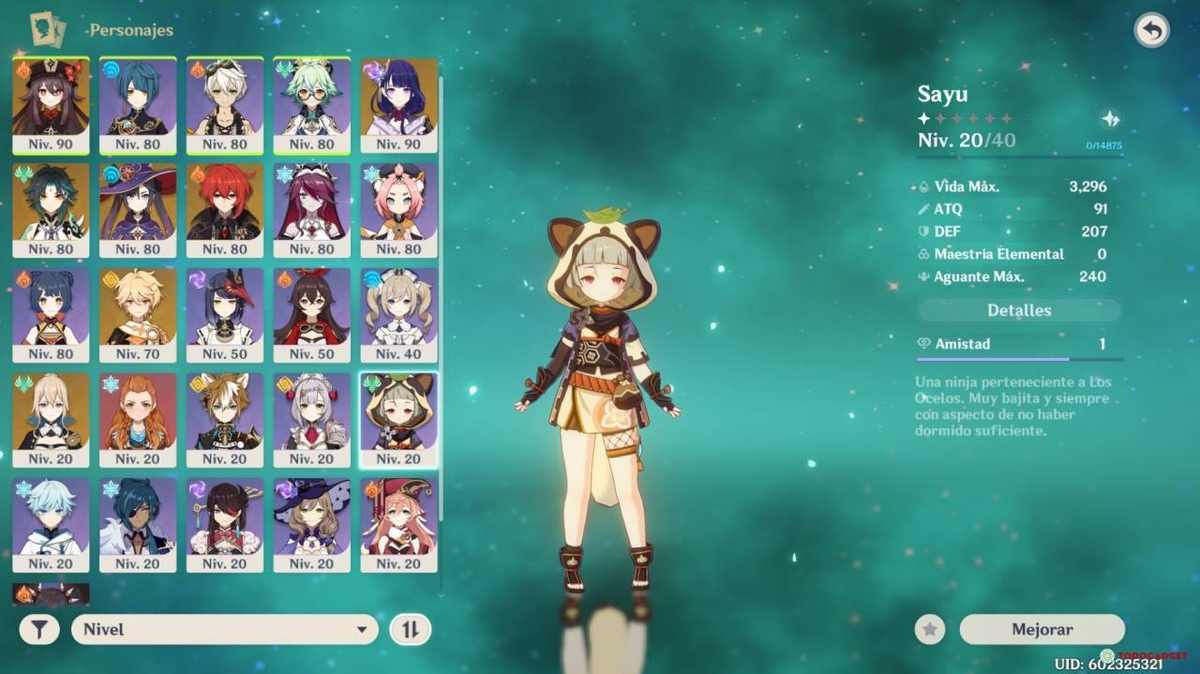Viewport: 1200px width, 674px height.
Task: Select Bennett's character card
Action: 225,103
